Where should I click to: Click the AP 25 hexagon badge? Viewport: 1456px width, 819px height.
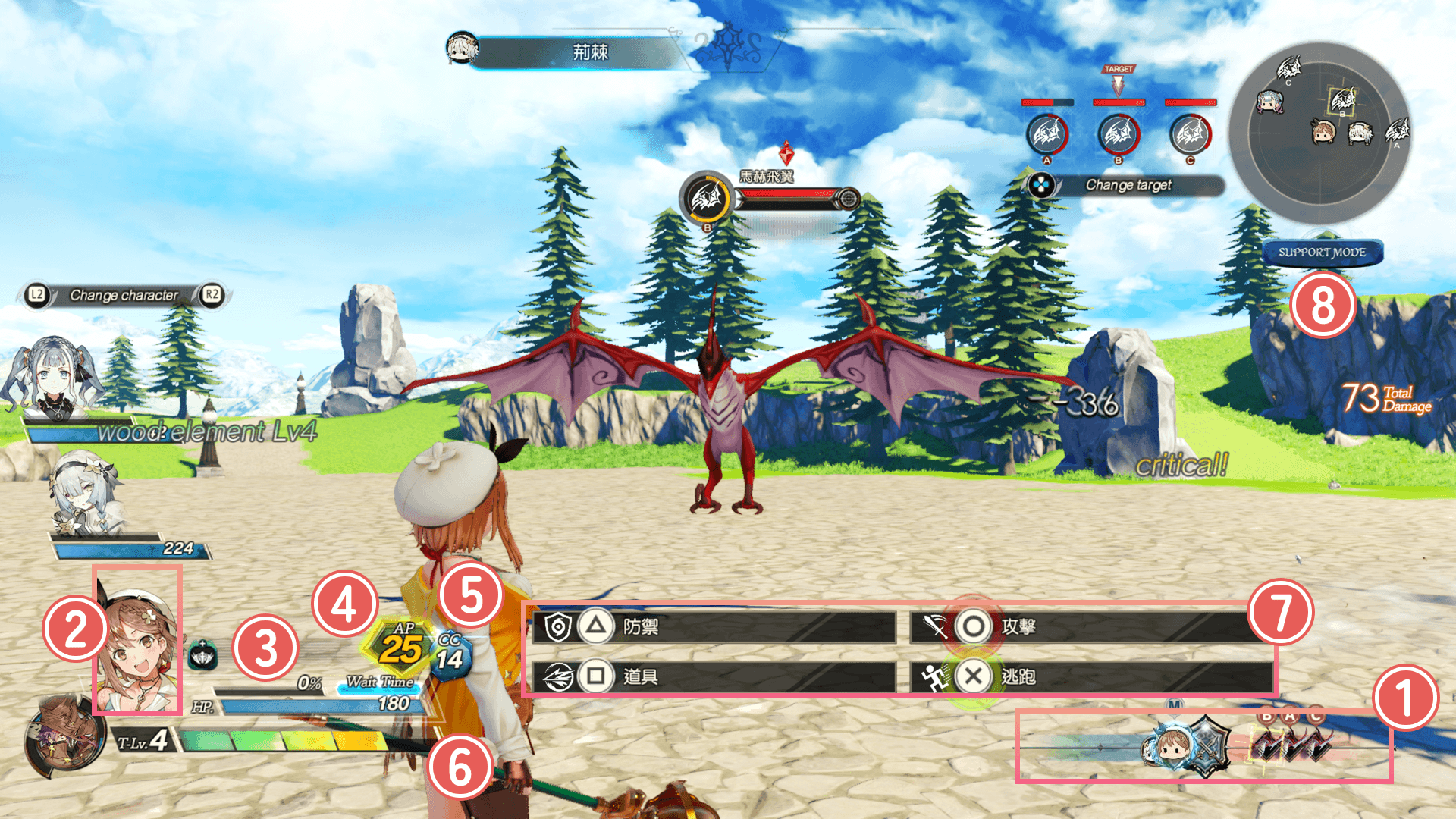[401, 646]
